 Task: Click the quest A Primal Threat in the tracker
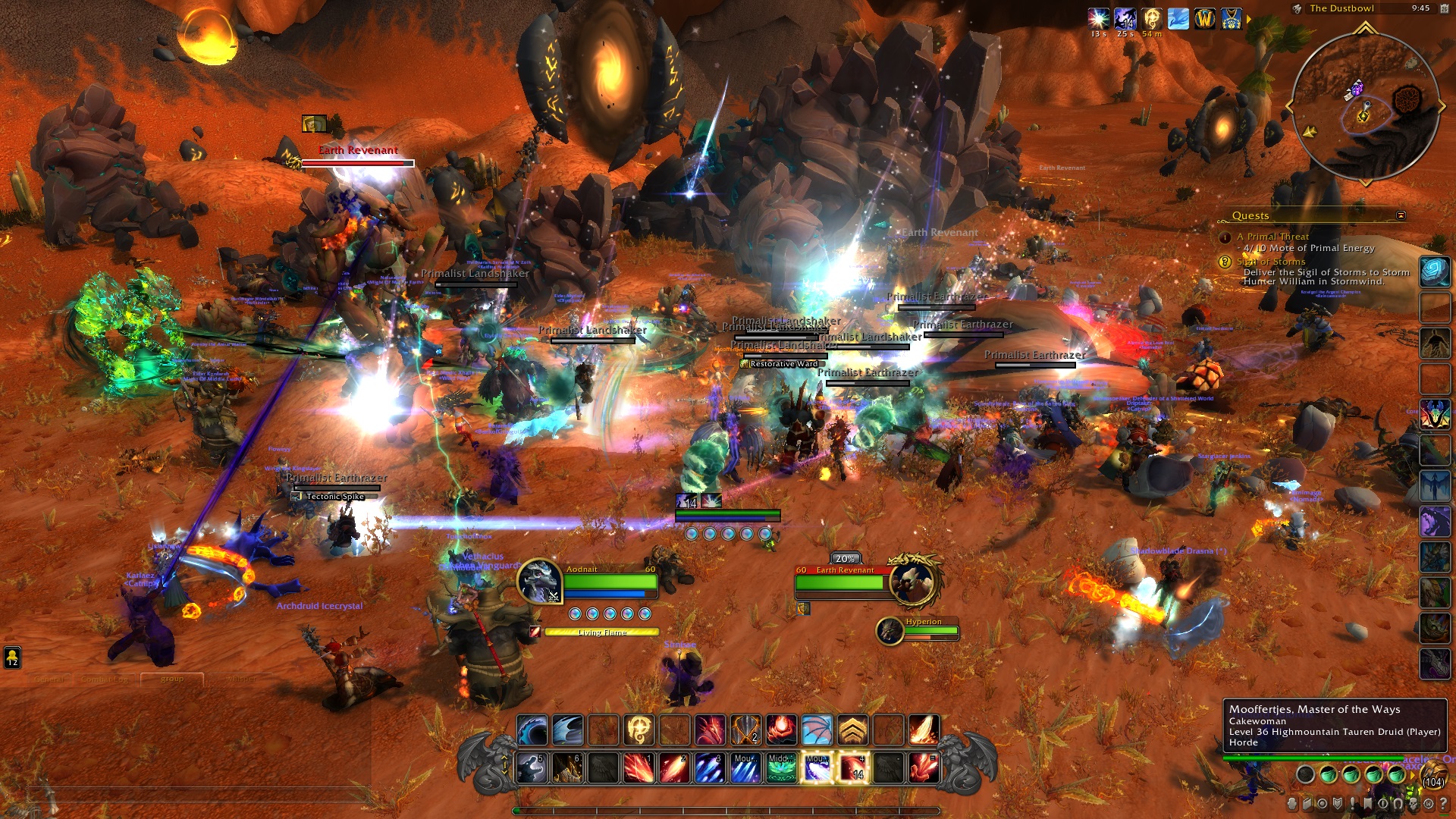[1272, 237]
